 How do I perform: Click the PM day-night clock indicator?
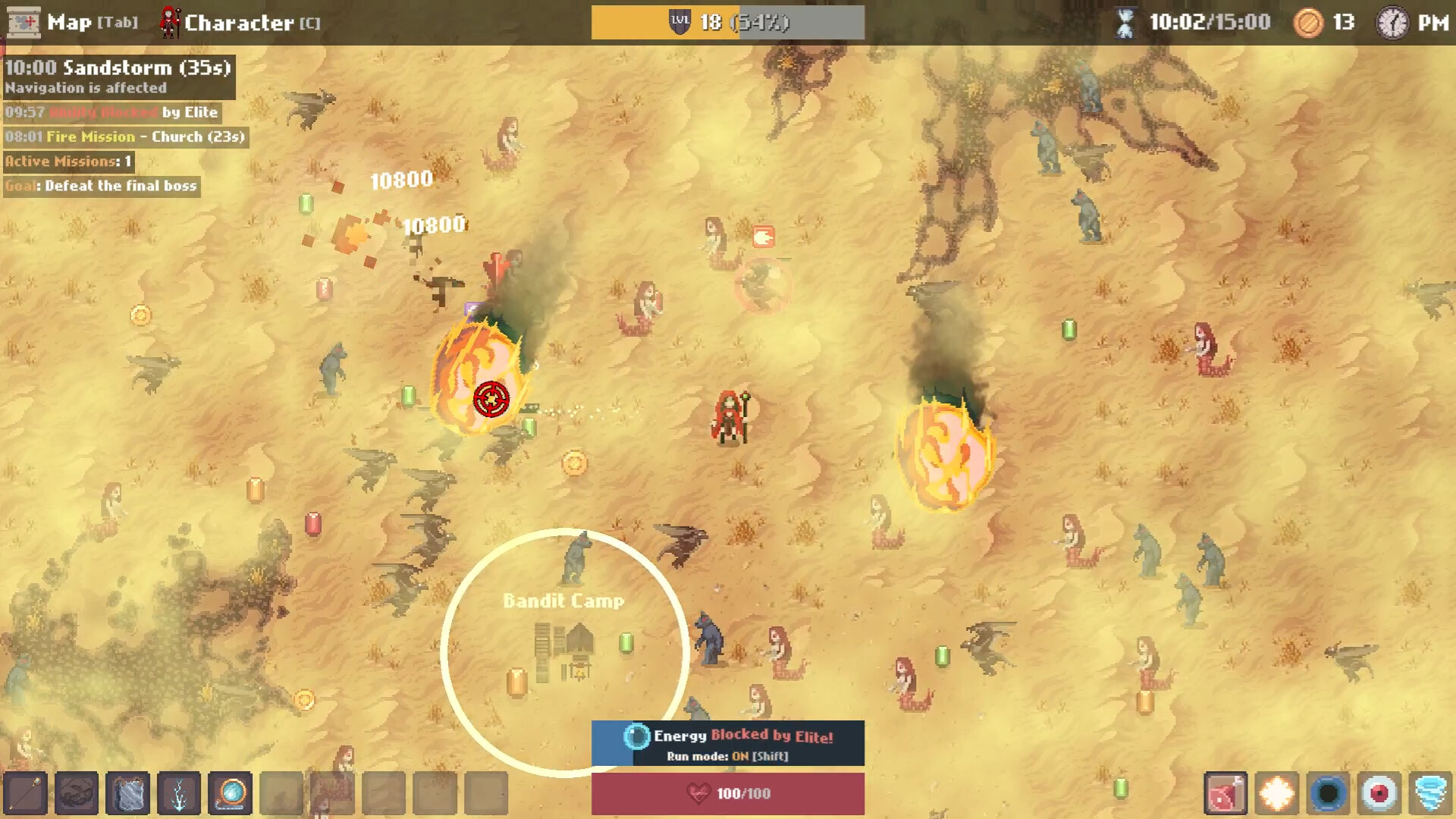click(x=1410, y=23)
